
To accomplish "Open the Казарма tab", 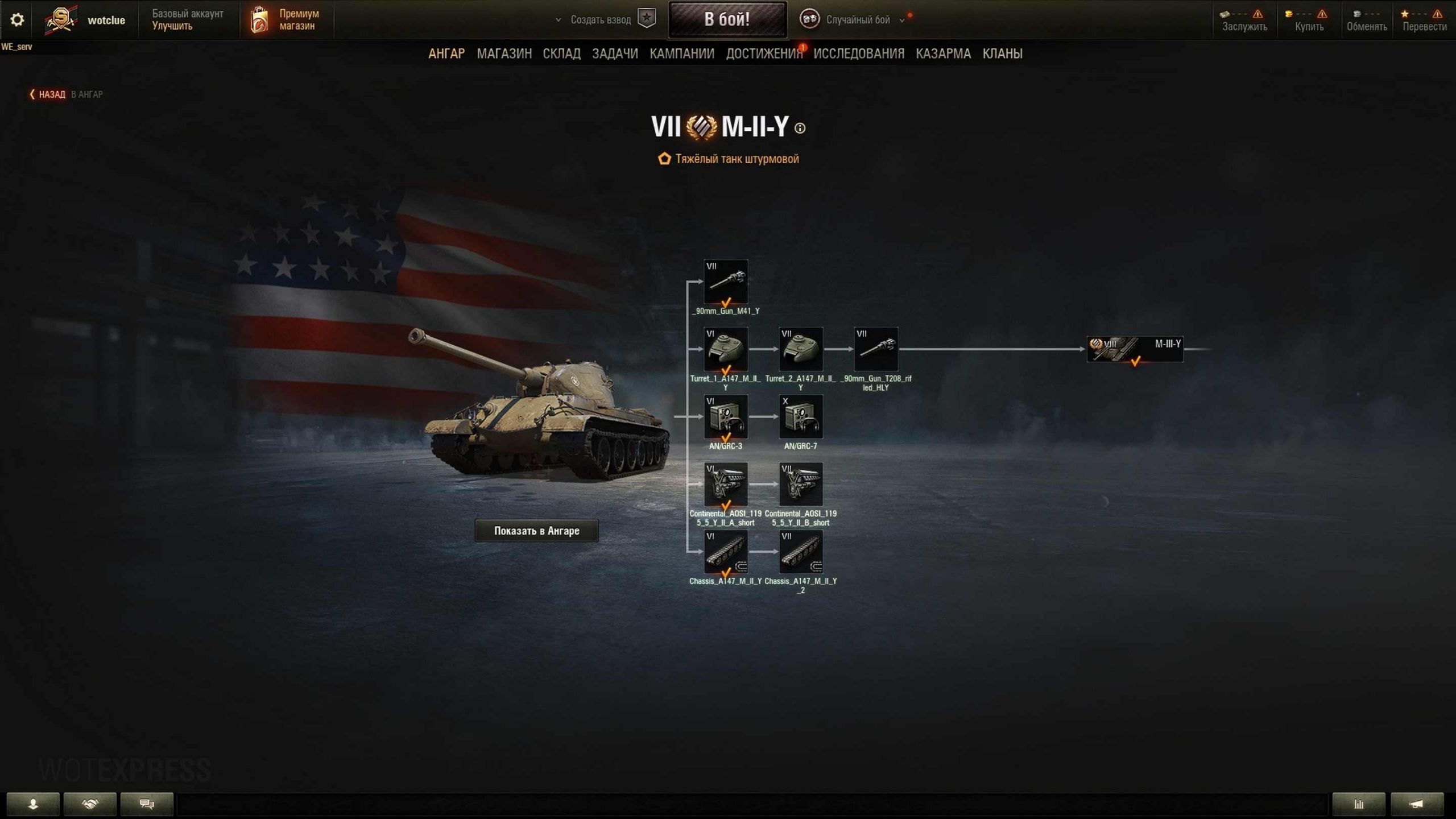I will (943, 53).
